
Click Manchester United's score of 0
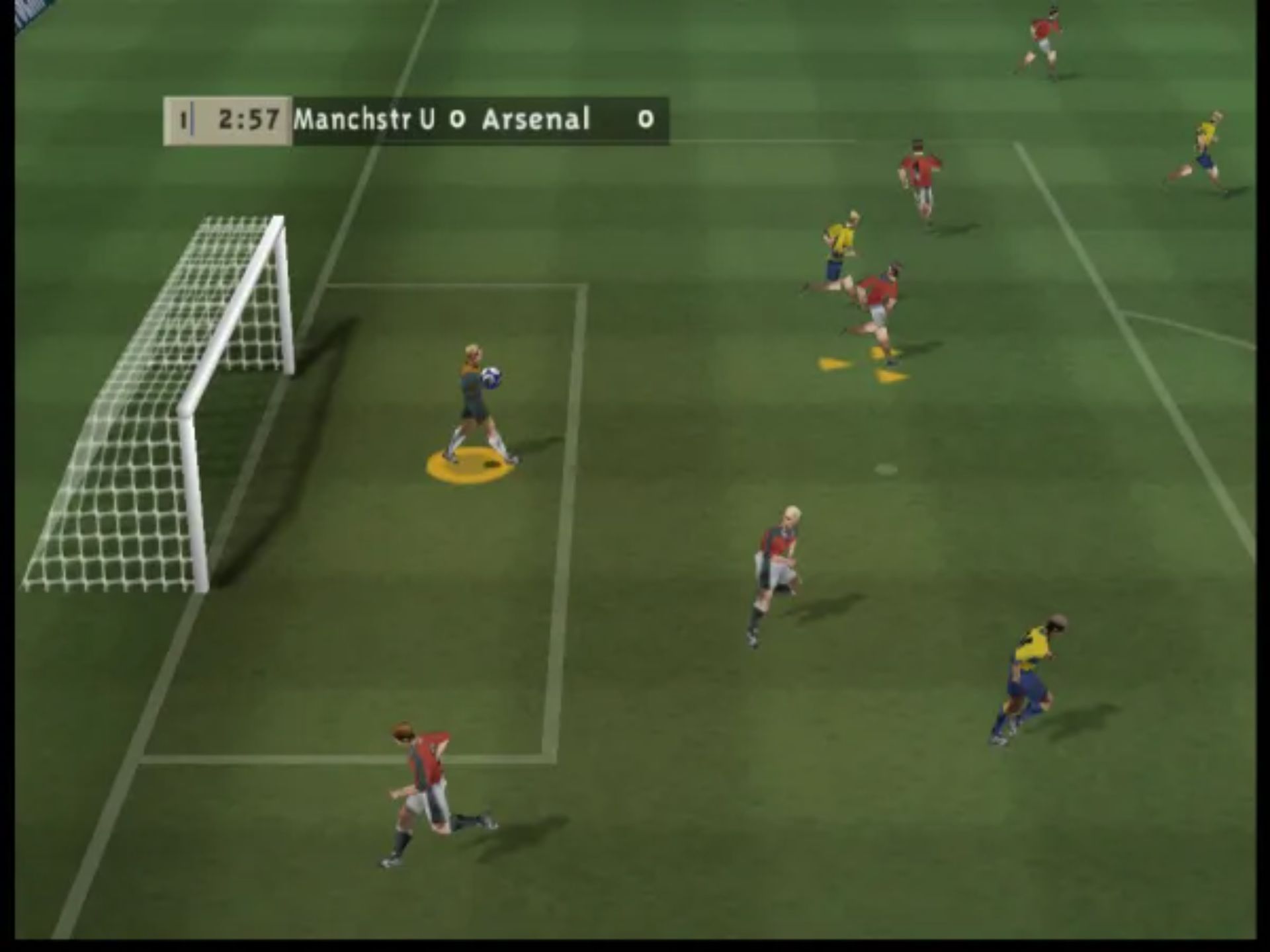pos(458,120)
